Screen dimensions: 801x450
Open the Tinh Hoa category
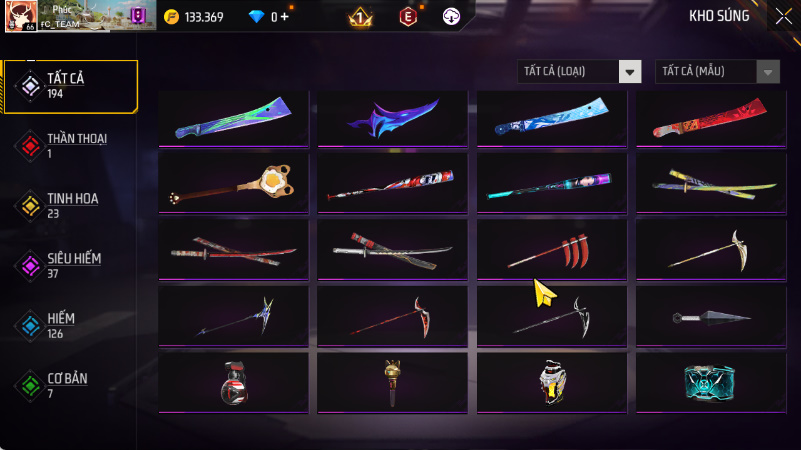coord(70,205)
